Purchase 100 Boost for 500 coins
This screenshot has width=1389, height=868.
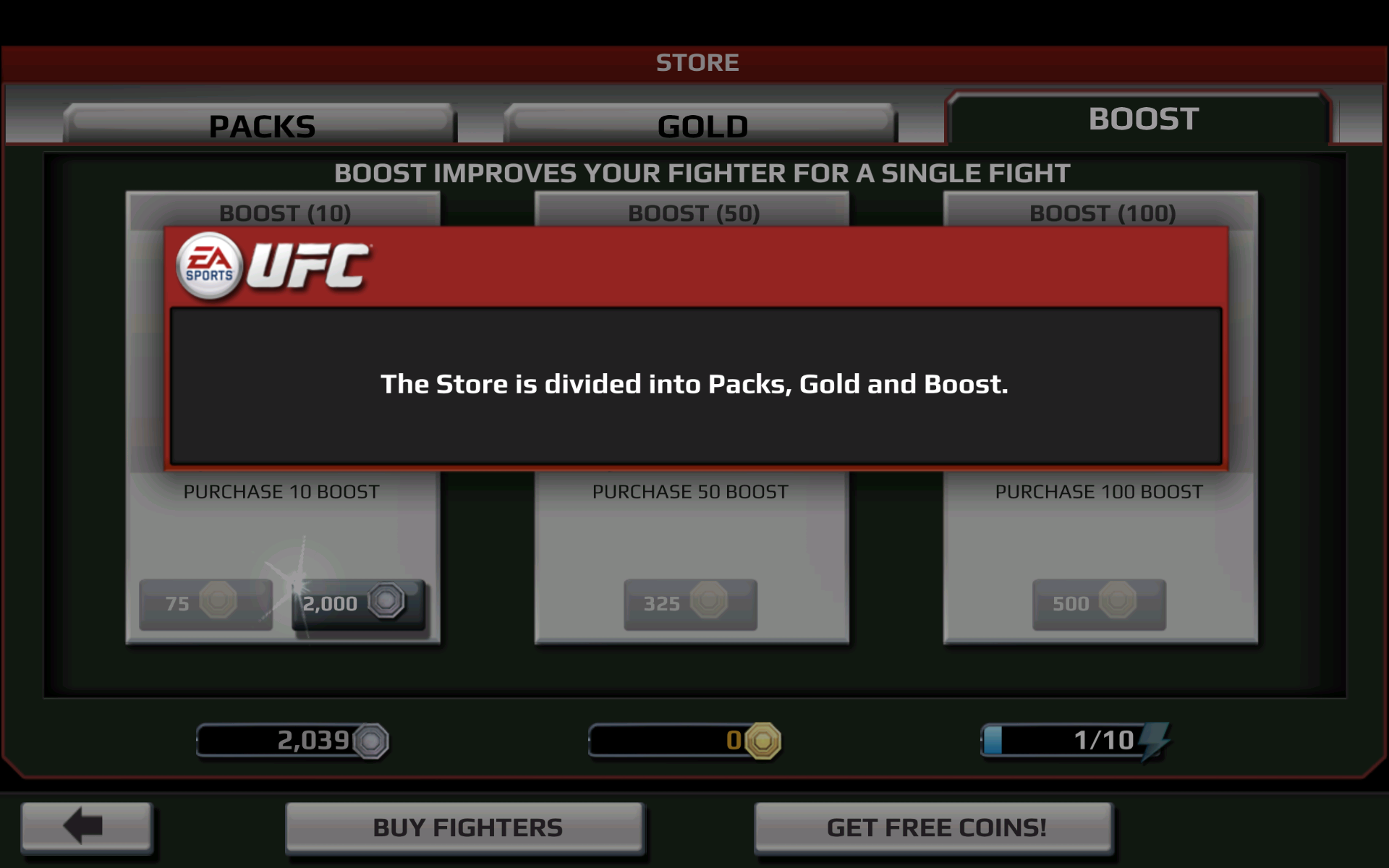tap(1100, 603)
